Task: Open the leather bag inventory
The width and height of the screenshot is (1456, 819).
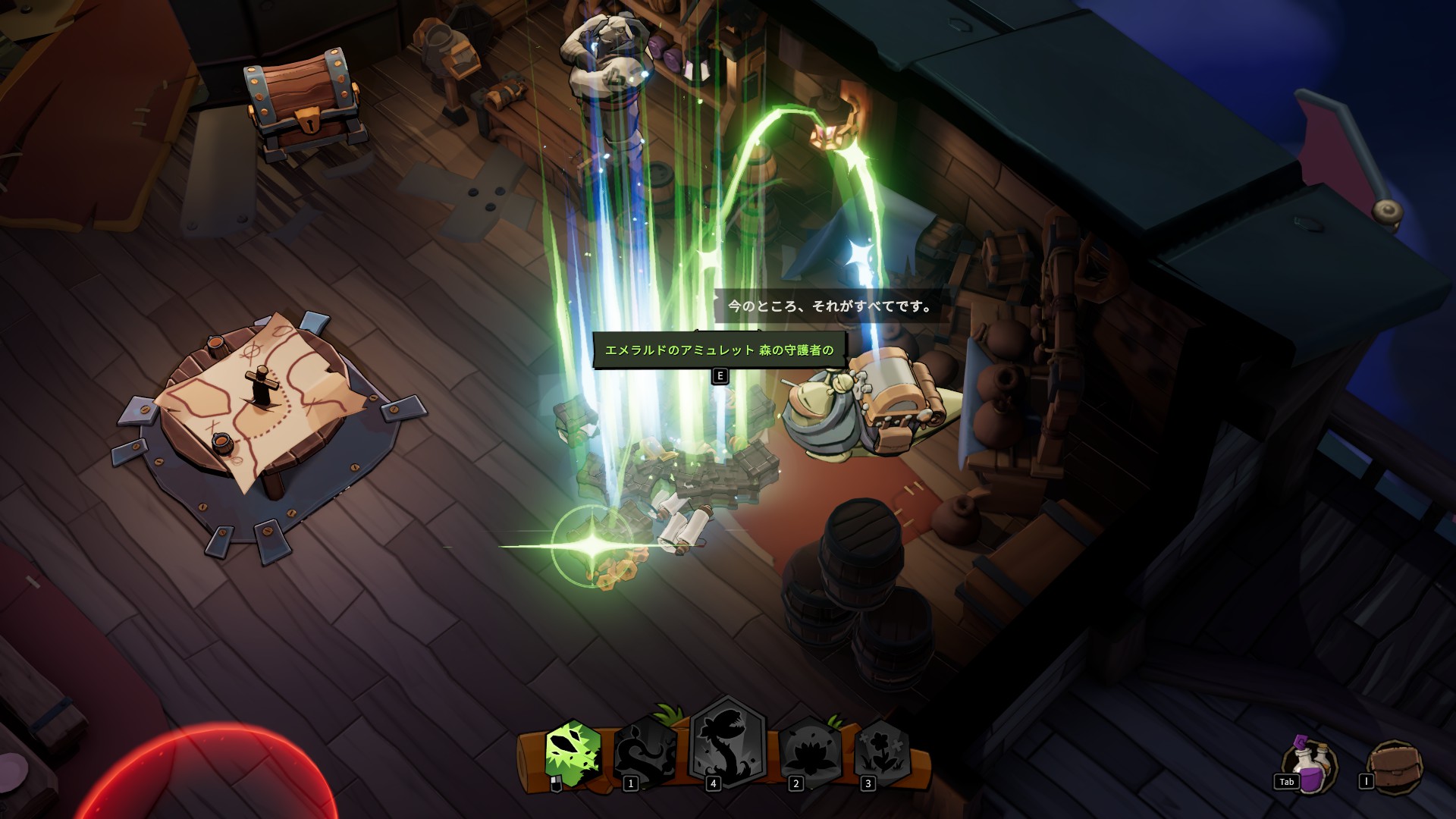Action: (1397, 766)
